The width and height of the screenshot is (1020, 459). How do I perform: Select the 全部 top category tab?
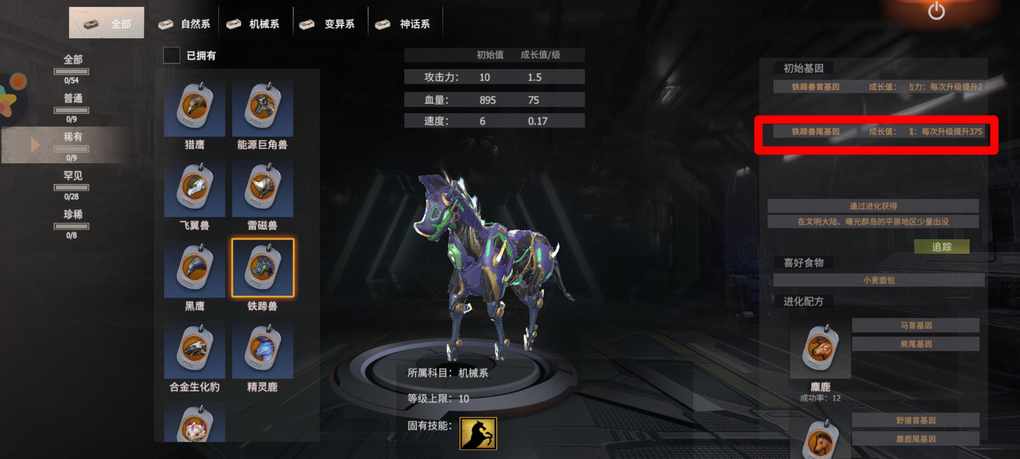click(107, 23)
